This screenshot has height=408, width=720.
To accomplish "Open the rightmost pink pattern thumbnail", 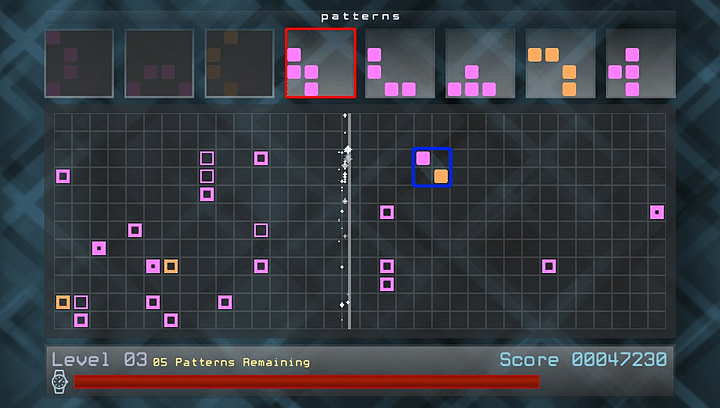I will (640, 63).
